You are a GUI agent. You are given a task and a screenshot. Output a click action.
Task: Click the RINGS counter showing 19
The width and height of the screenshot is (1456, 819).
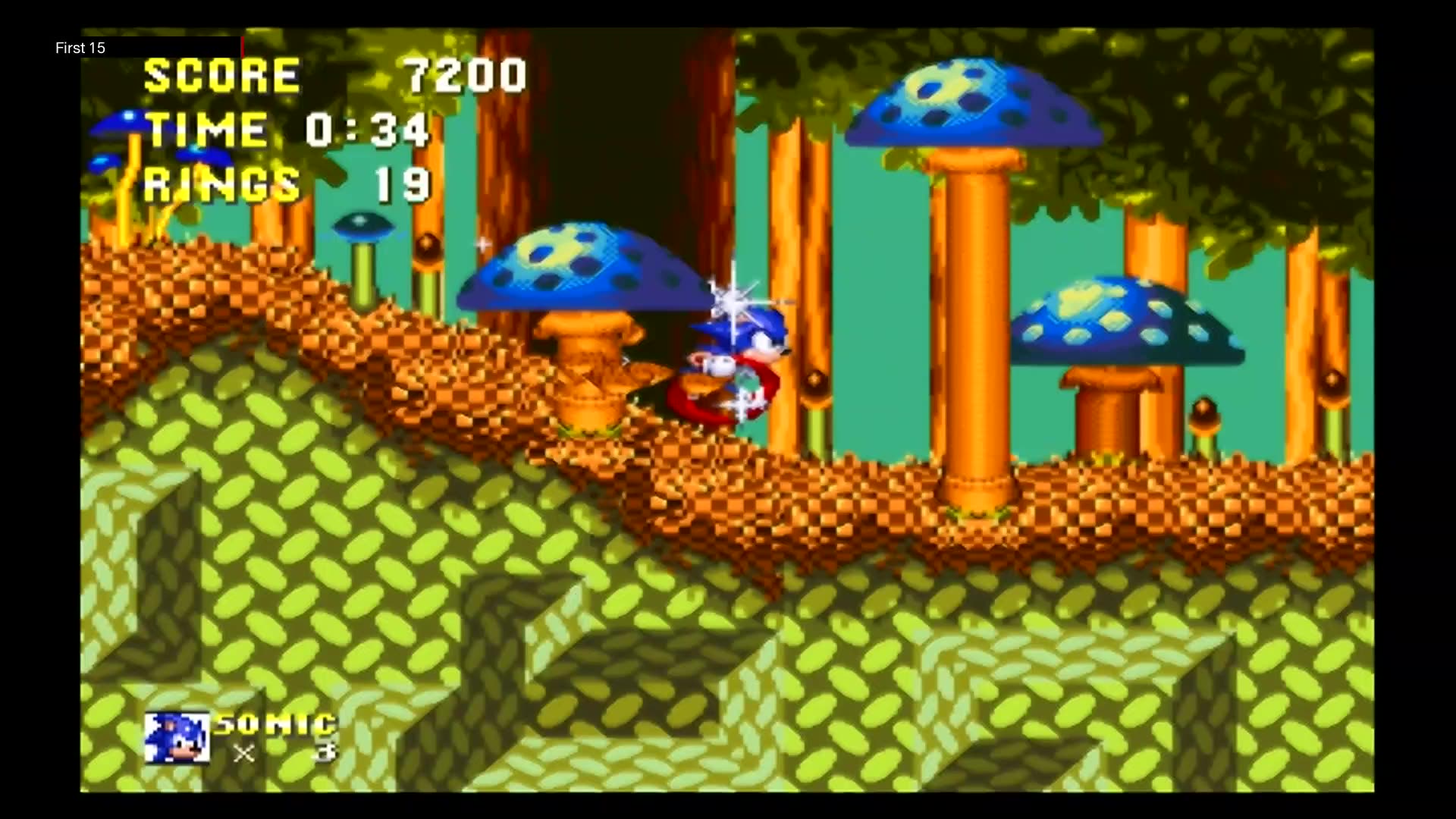[x=402, y=182]
